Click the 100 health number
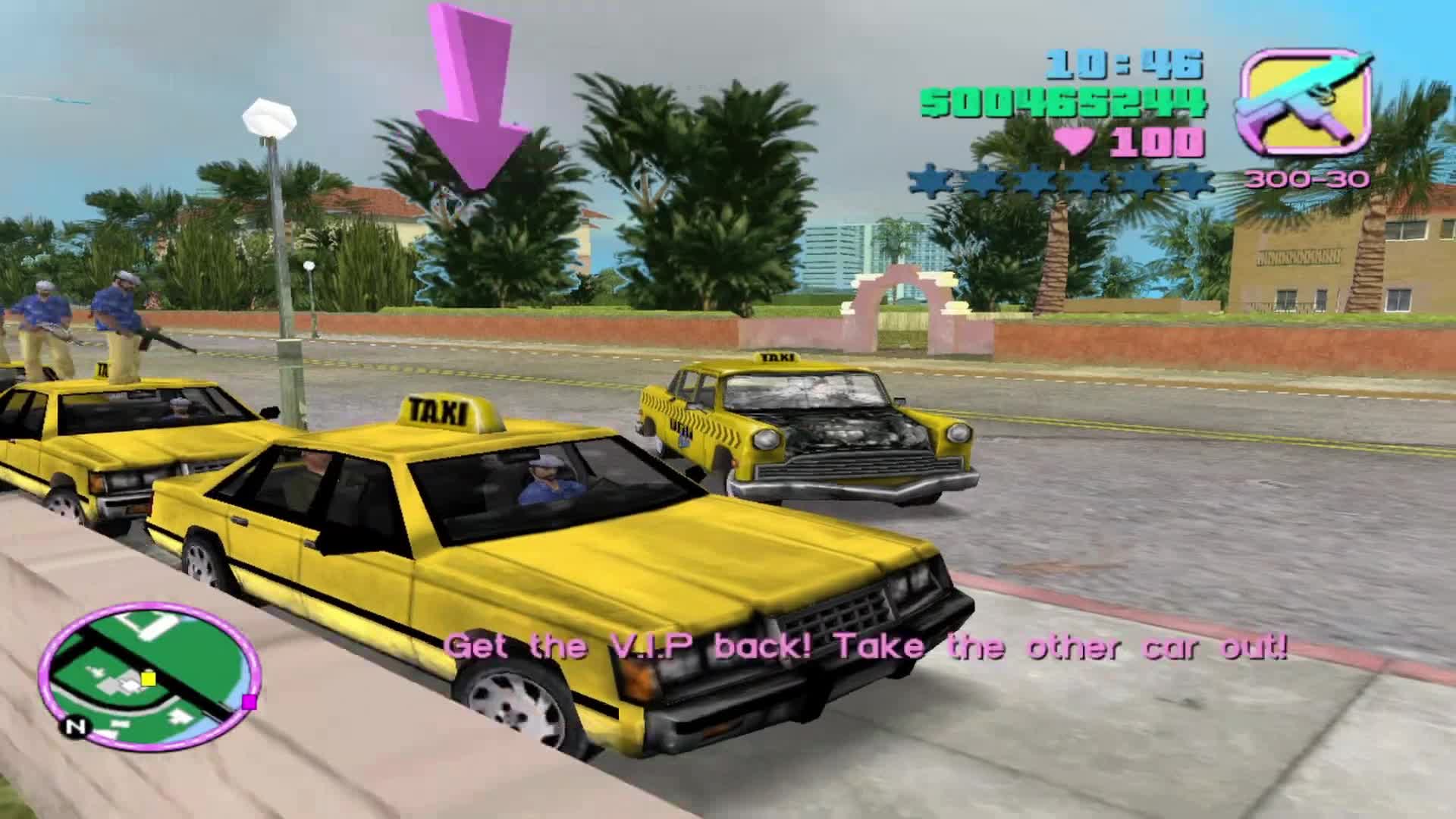 click(x=1160, y=140)
